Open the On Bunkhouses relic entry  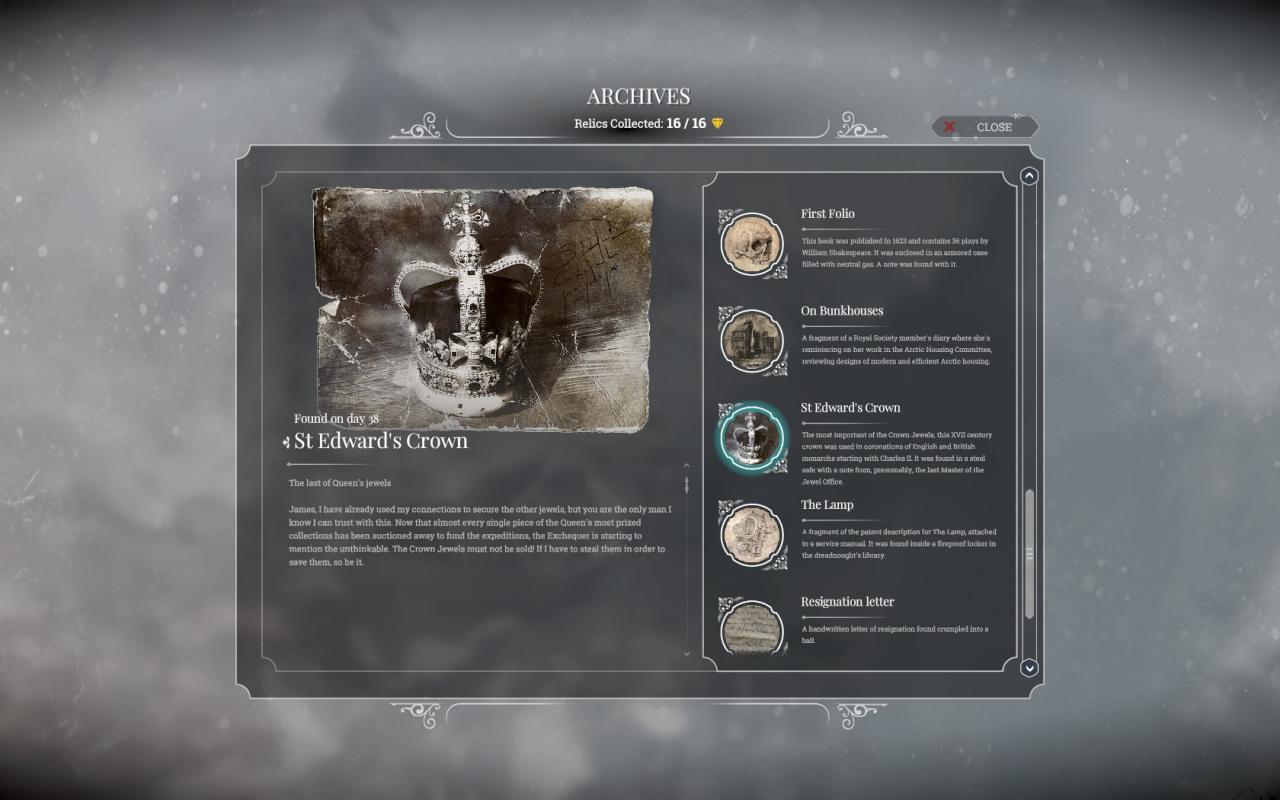tap(752, 339)
